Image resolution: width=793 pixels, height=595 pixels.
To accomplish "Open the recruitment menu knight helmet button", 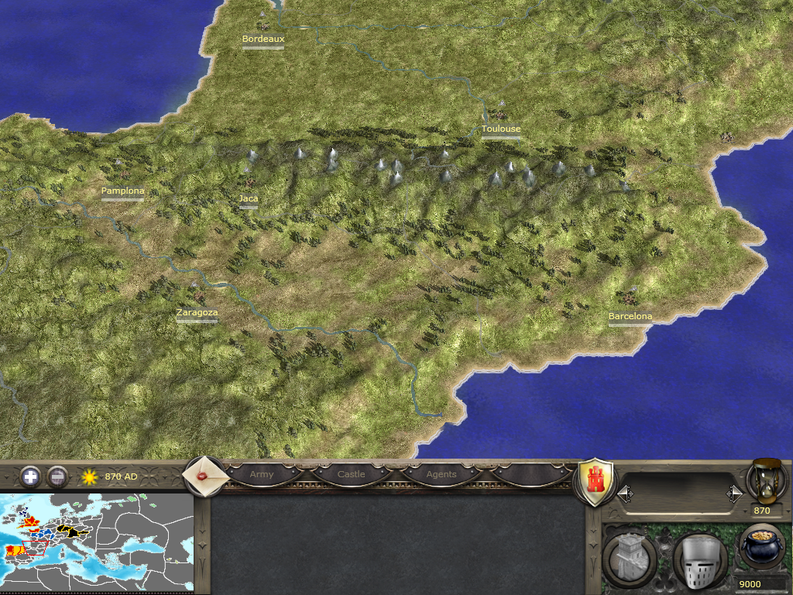I will coord(697,558).
